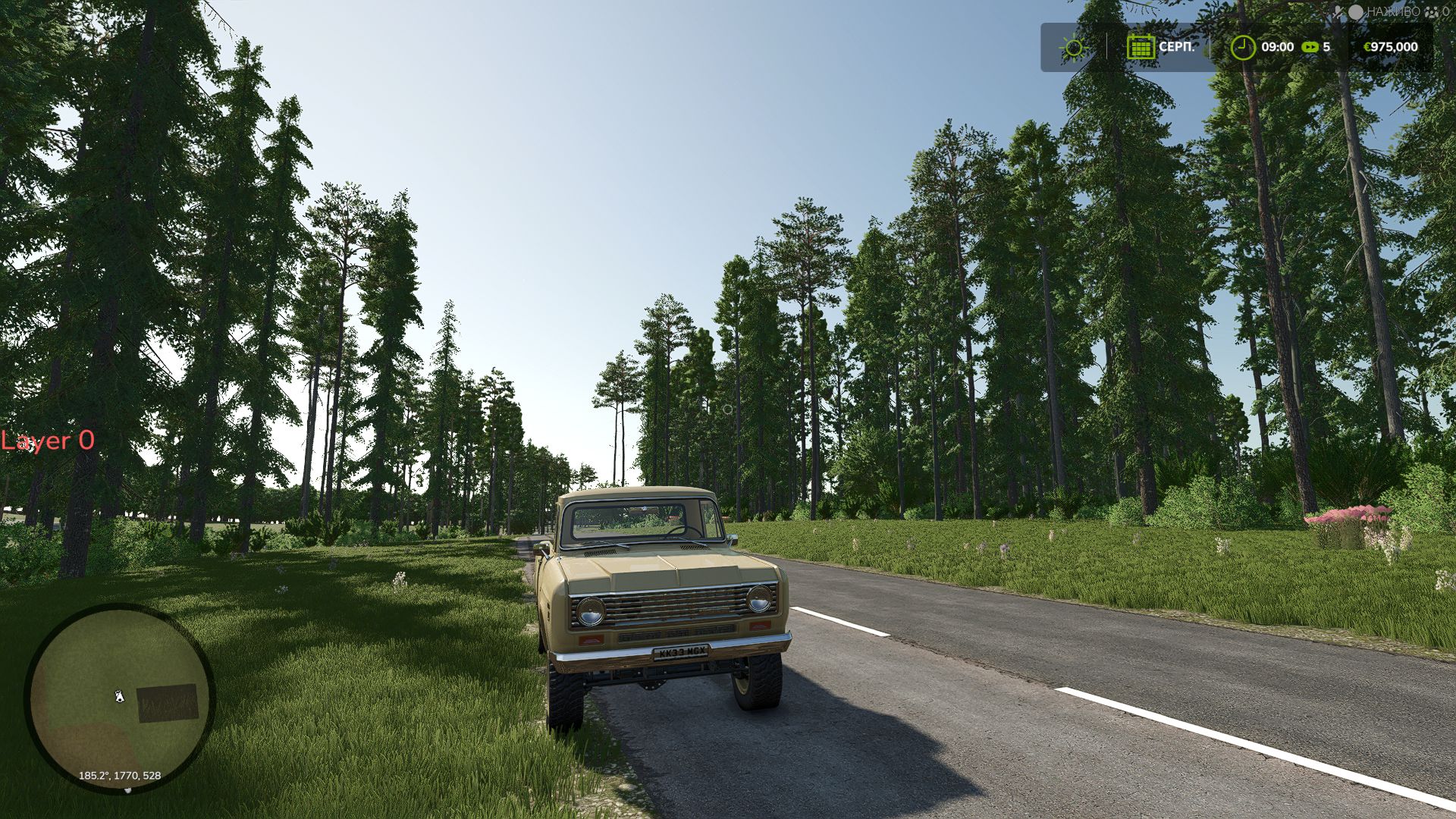This screenshot has width=1456, height=819.
Task: Click the dark field plot on the minimap
Action: coord(168,704)
